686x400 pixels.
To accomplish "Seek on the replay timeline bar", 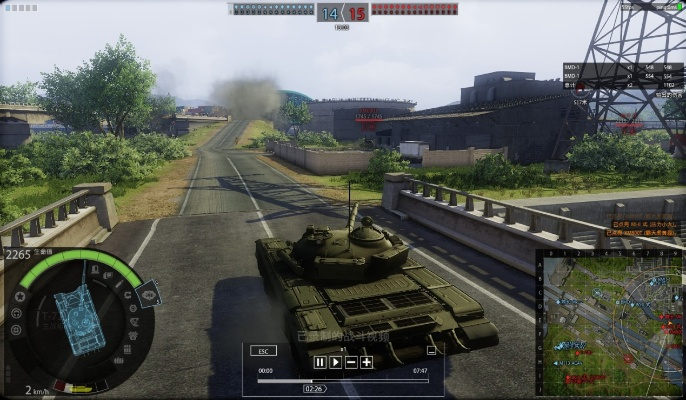I will [342, 380].
